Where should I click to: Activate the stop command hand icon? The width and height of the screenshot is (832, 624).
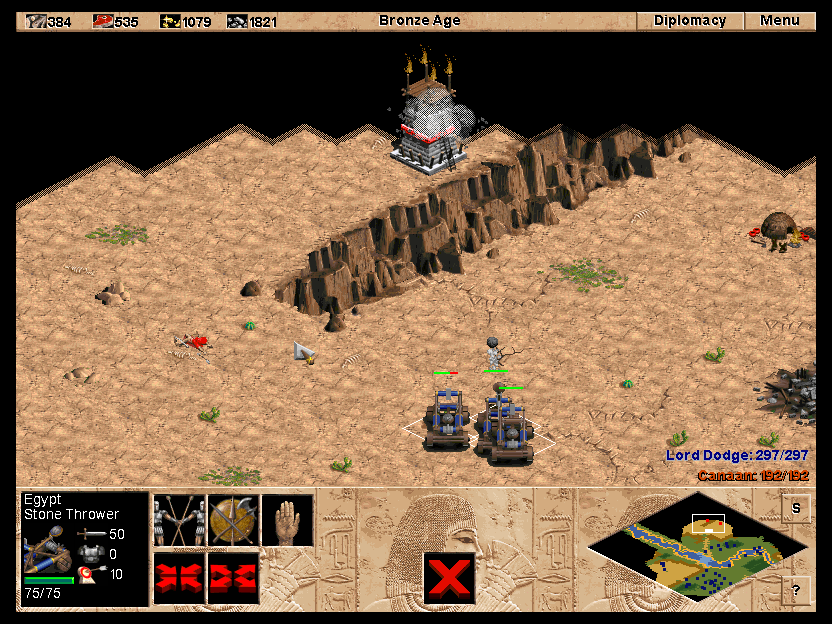(287, 520)
